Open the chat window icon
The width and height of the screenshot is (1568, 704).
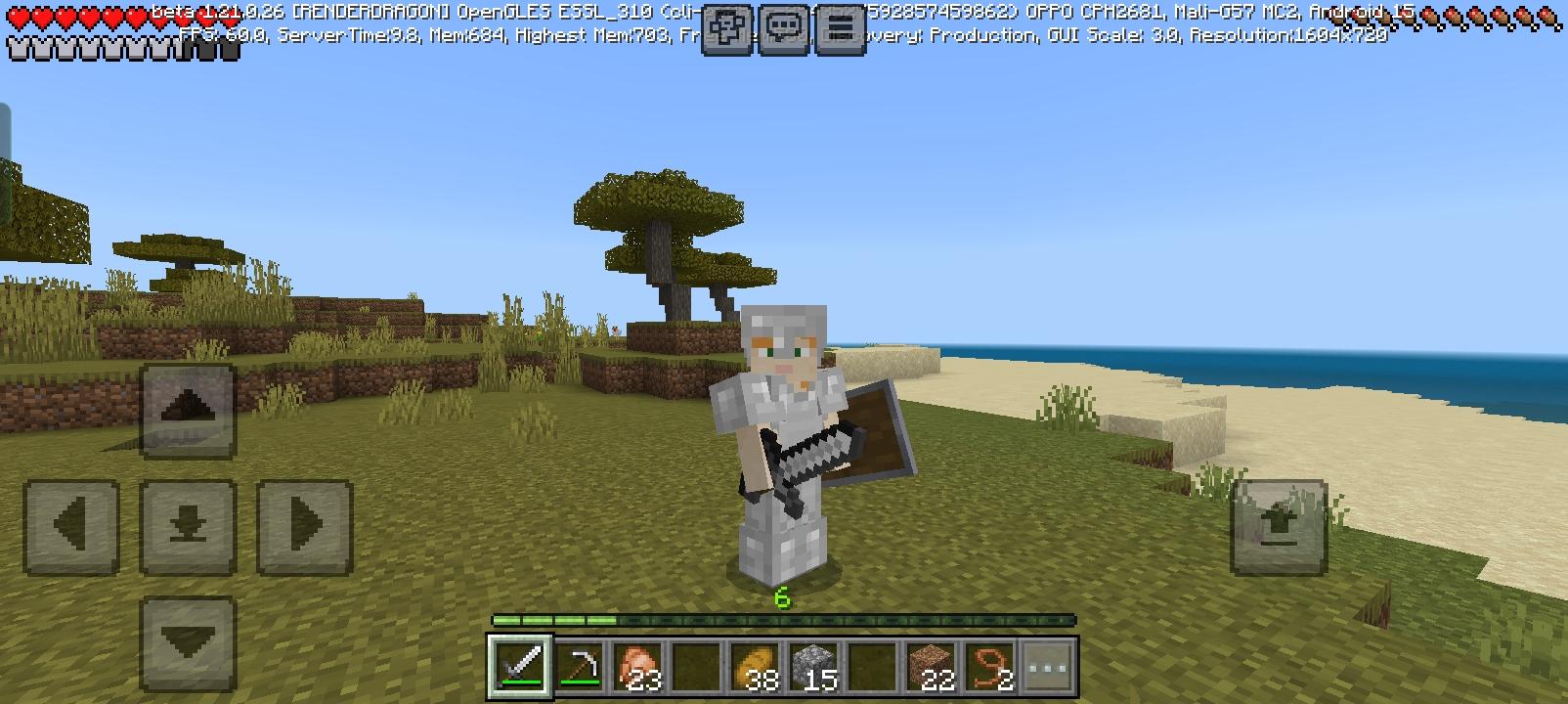pyautogui.click(x=782, y=26)
